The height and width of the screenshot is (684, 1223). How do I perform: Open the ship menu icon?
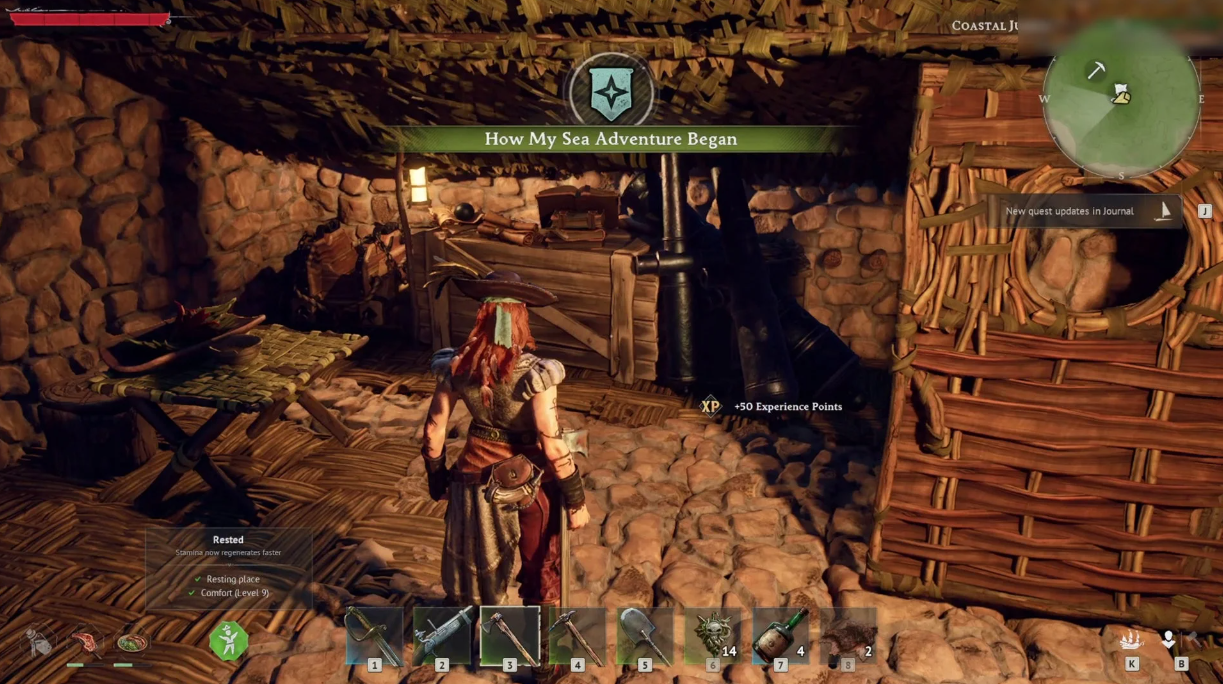click(1132, 638)
